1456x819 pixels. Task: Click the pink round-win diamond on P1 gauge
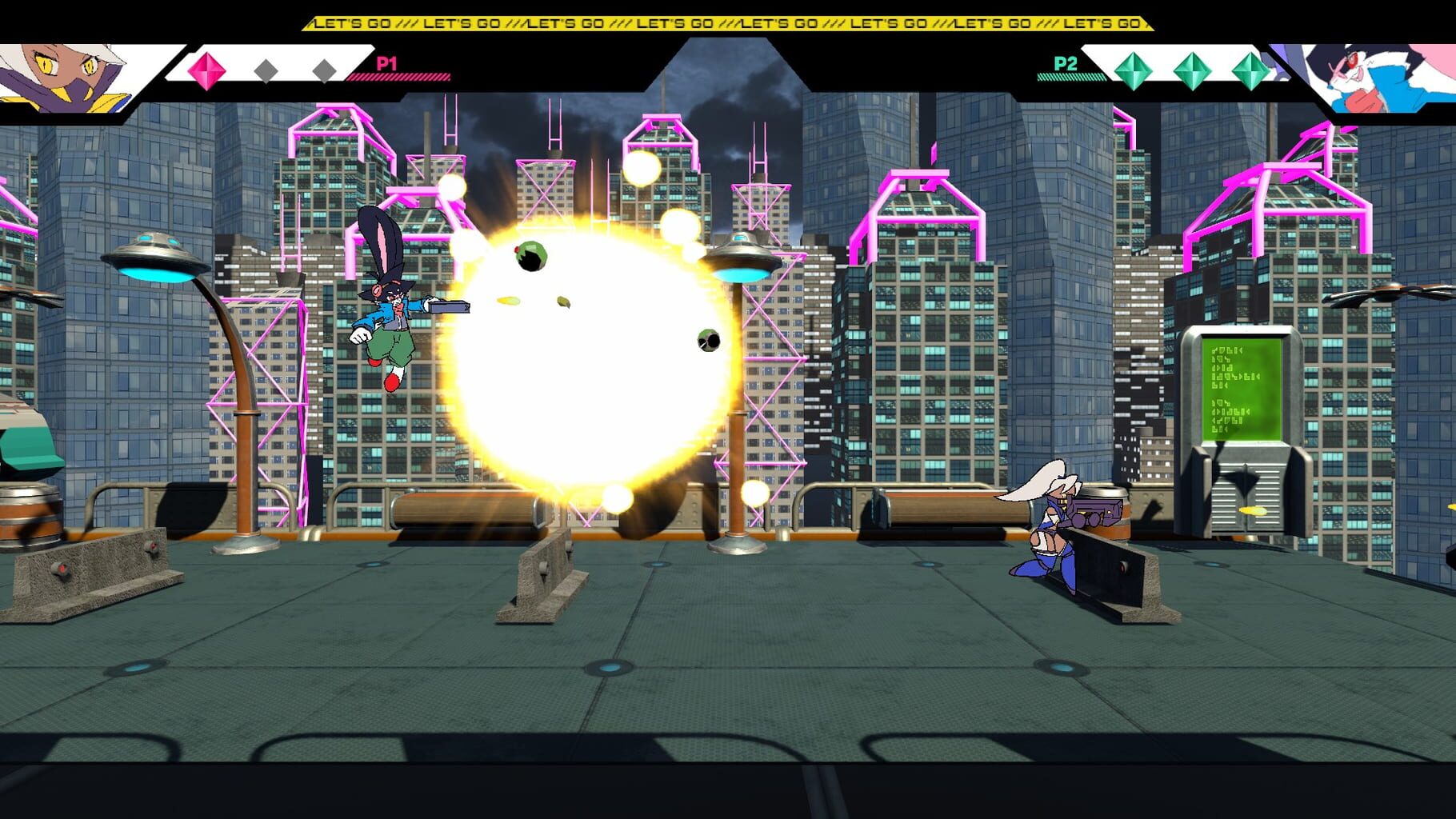[208, 70]
